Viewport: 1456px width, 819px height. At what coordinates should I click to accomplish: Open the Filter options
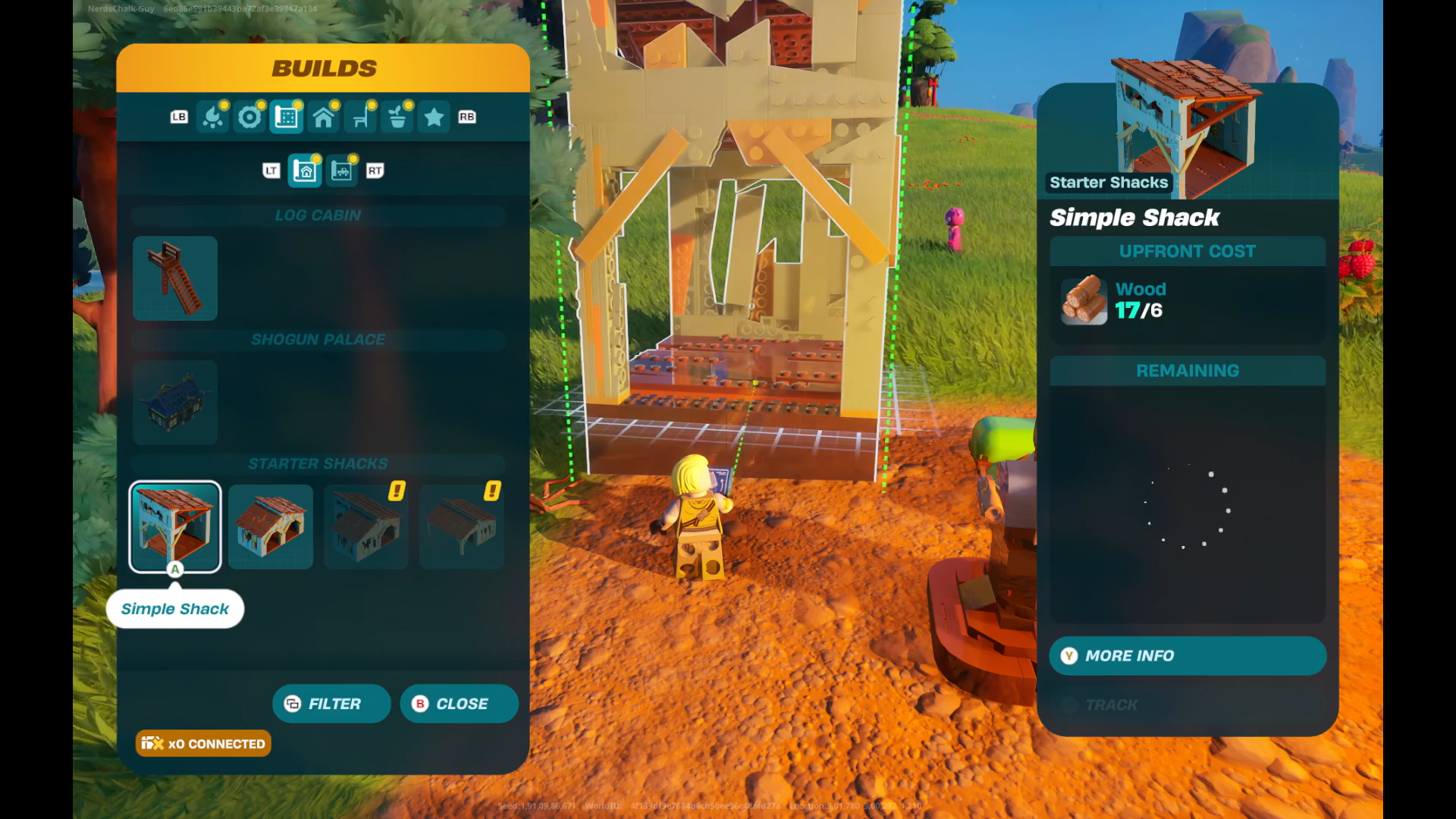(331, 704)
